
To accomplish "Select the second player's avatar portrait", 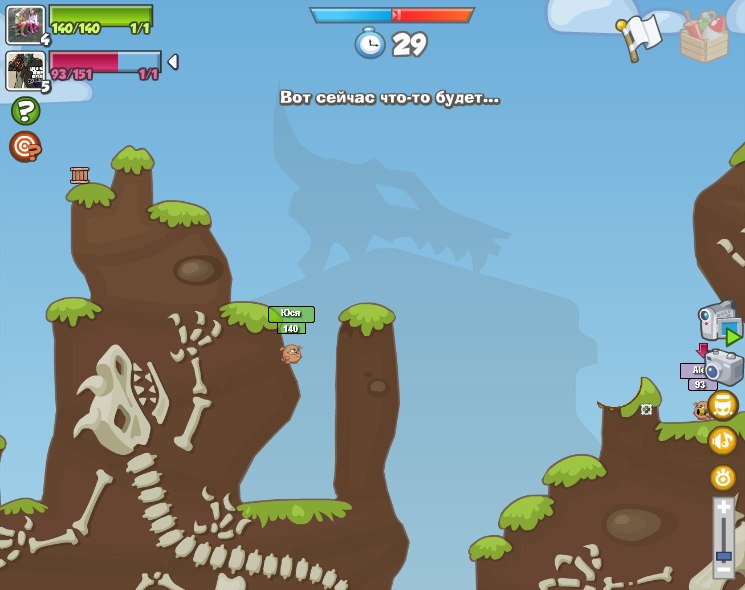I will (24, 71).
